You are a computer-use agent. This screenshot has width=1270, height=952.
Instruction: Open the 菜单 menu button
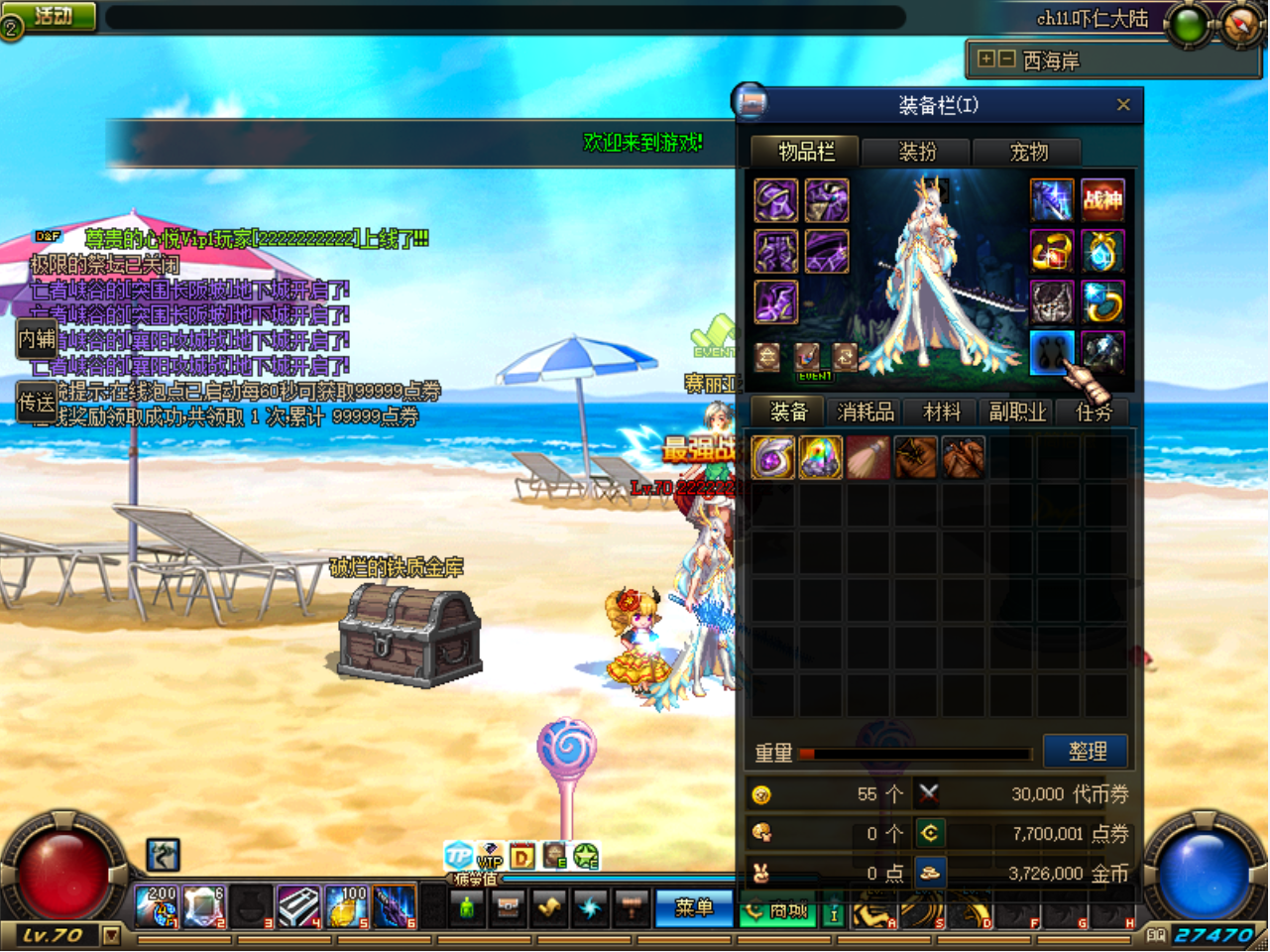[x=694, y=908]
